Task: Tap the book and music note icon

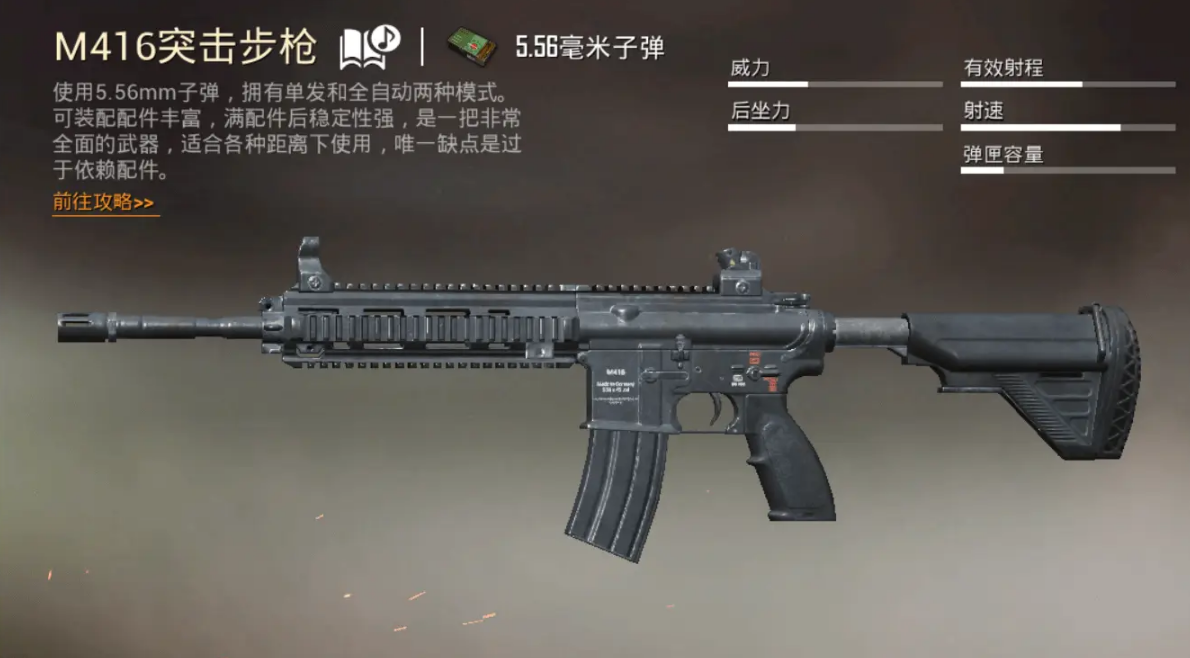Action: (x=369, y=46)
